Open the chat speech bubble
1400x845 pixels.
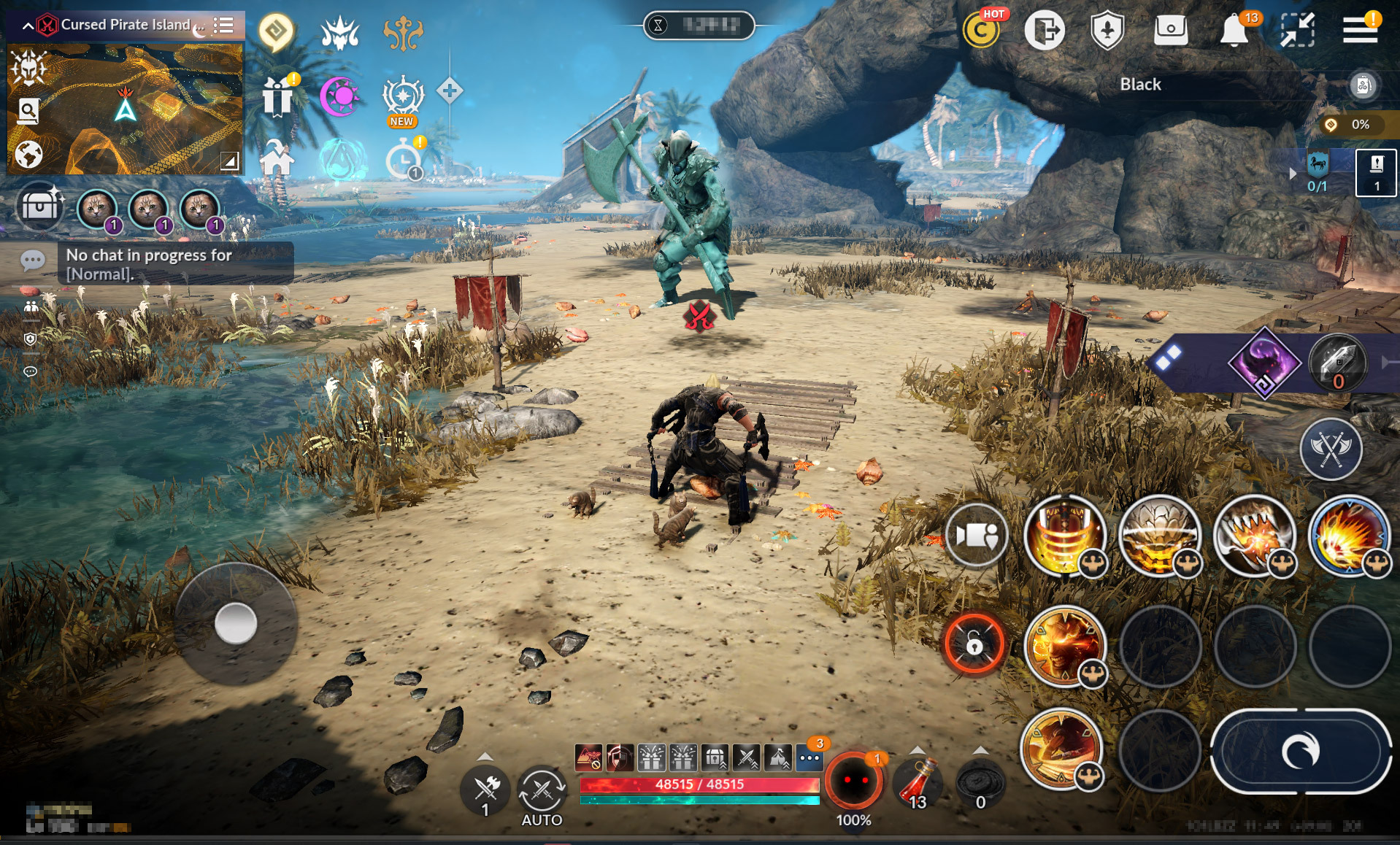[33, 261]
